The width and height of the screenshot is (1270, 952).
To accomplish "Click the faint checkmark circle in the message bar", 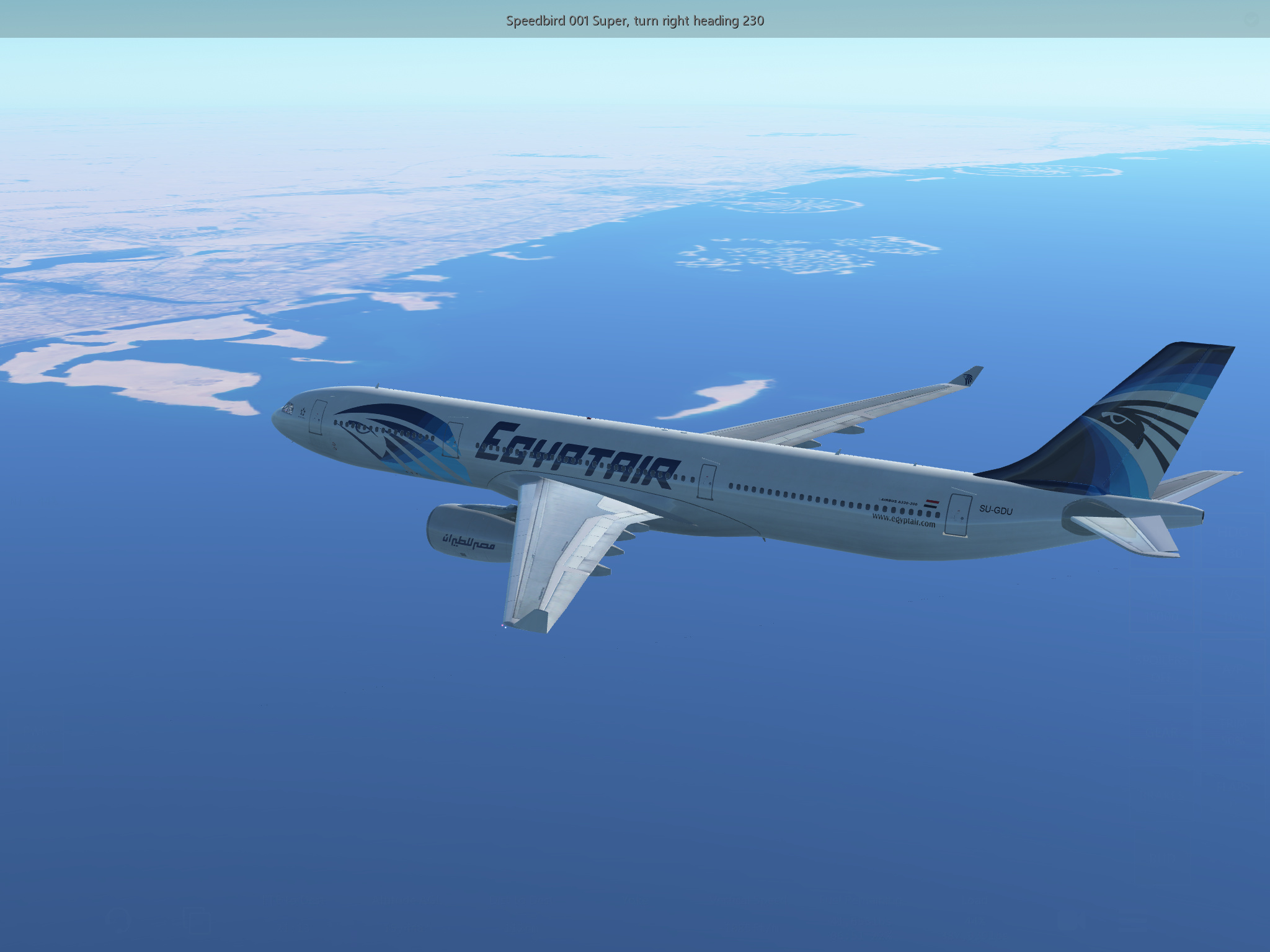I will [x=1251, y=20].
